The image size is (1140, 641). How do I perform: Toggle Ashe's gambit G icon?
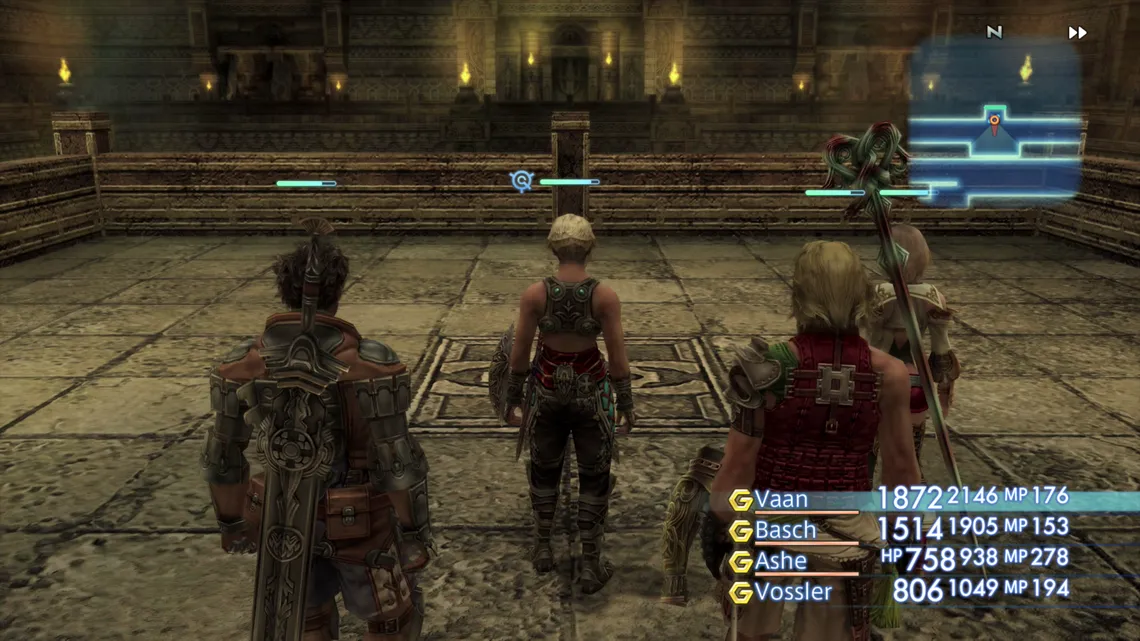740,562
